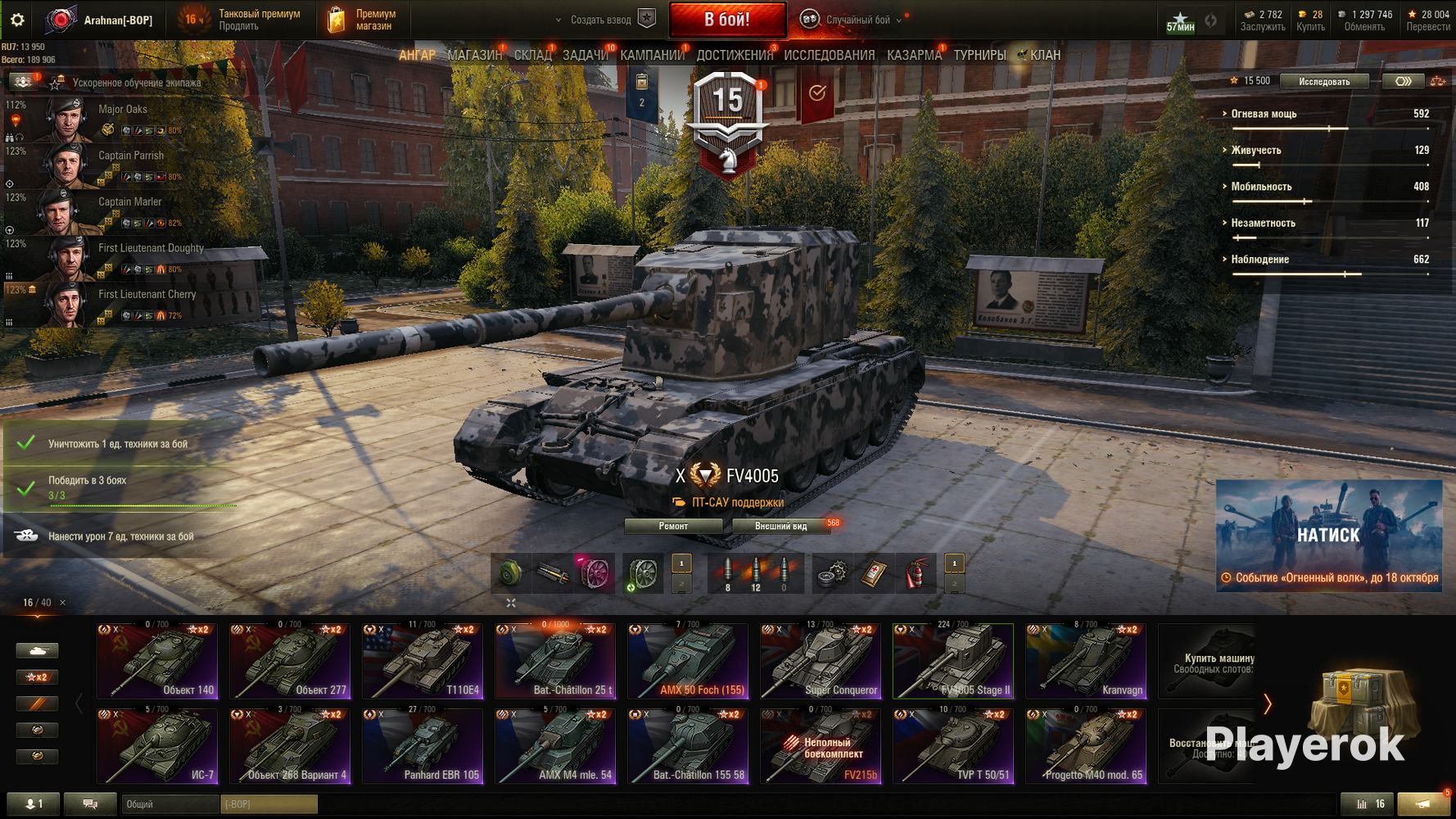This screenshot has width=1456, height=819.
Task: Open the ИССЛЕДОВАНИЯ tab
Action: coord(829,55)
